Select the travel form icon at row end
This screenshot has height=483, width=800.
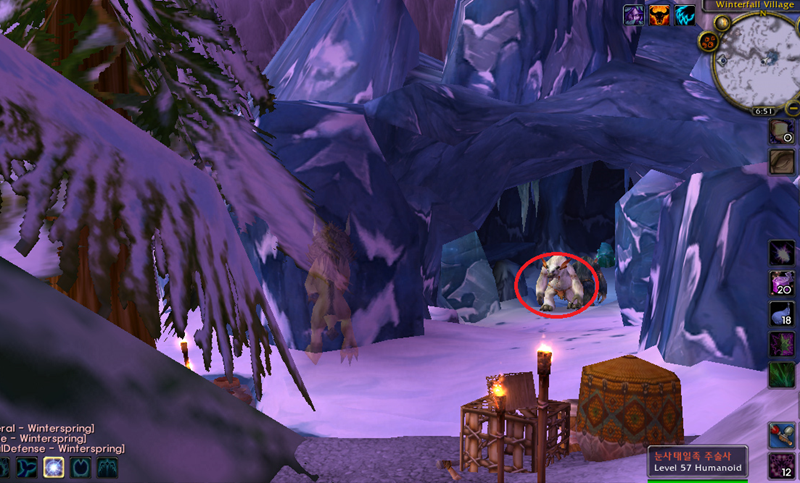click(x=106, y=468)
